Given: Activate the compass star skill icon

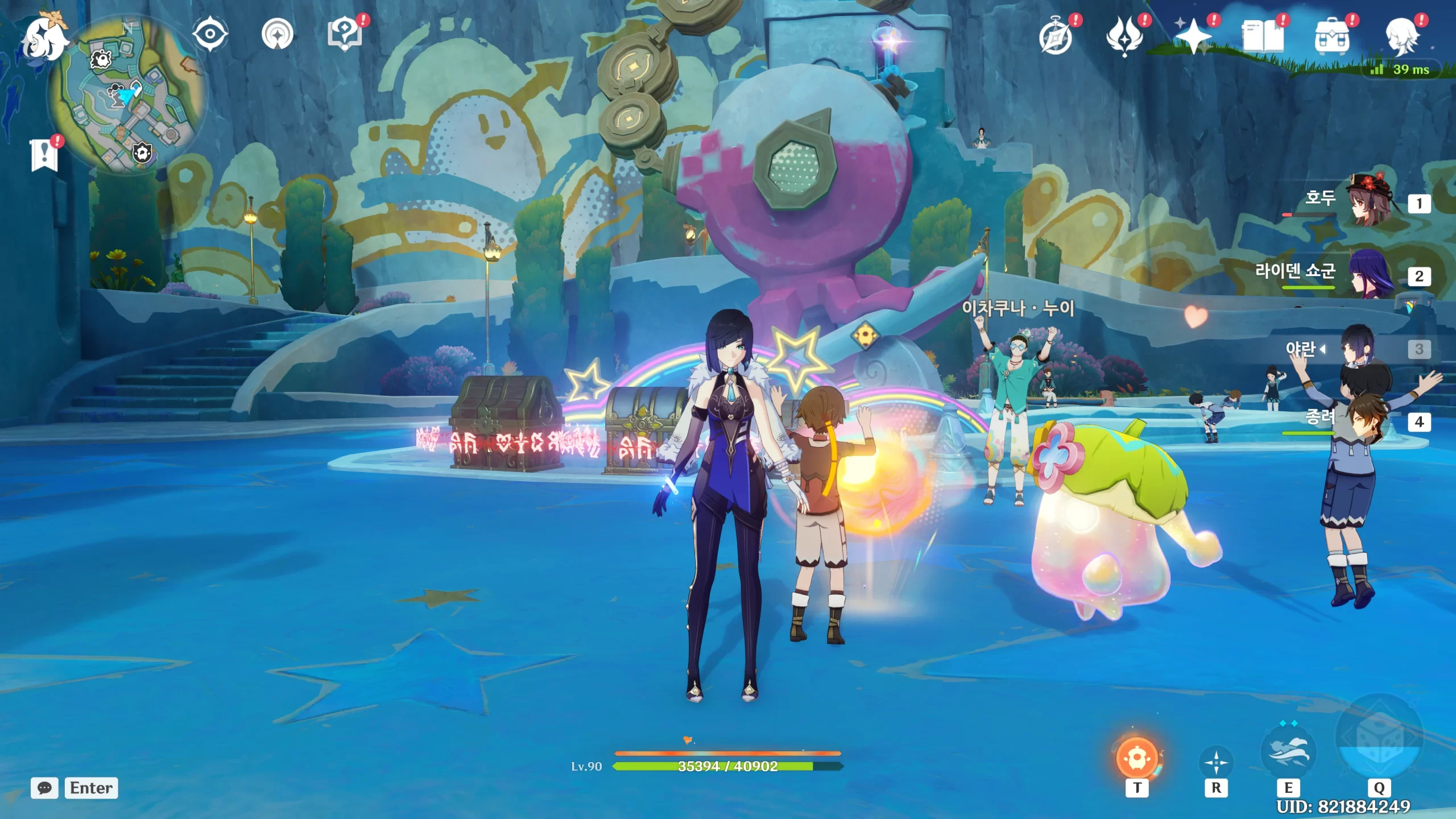Looking at the screenshot, I should click(1216, 762).
